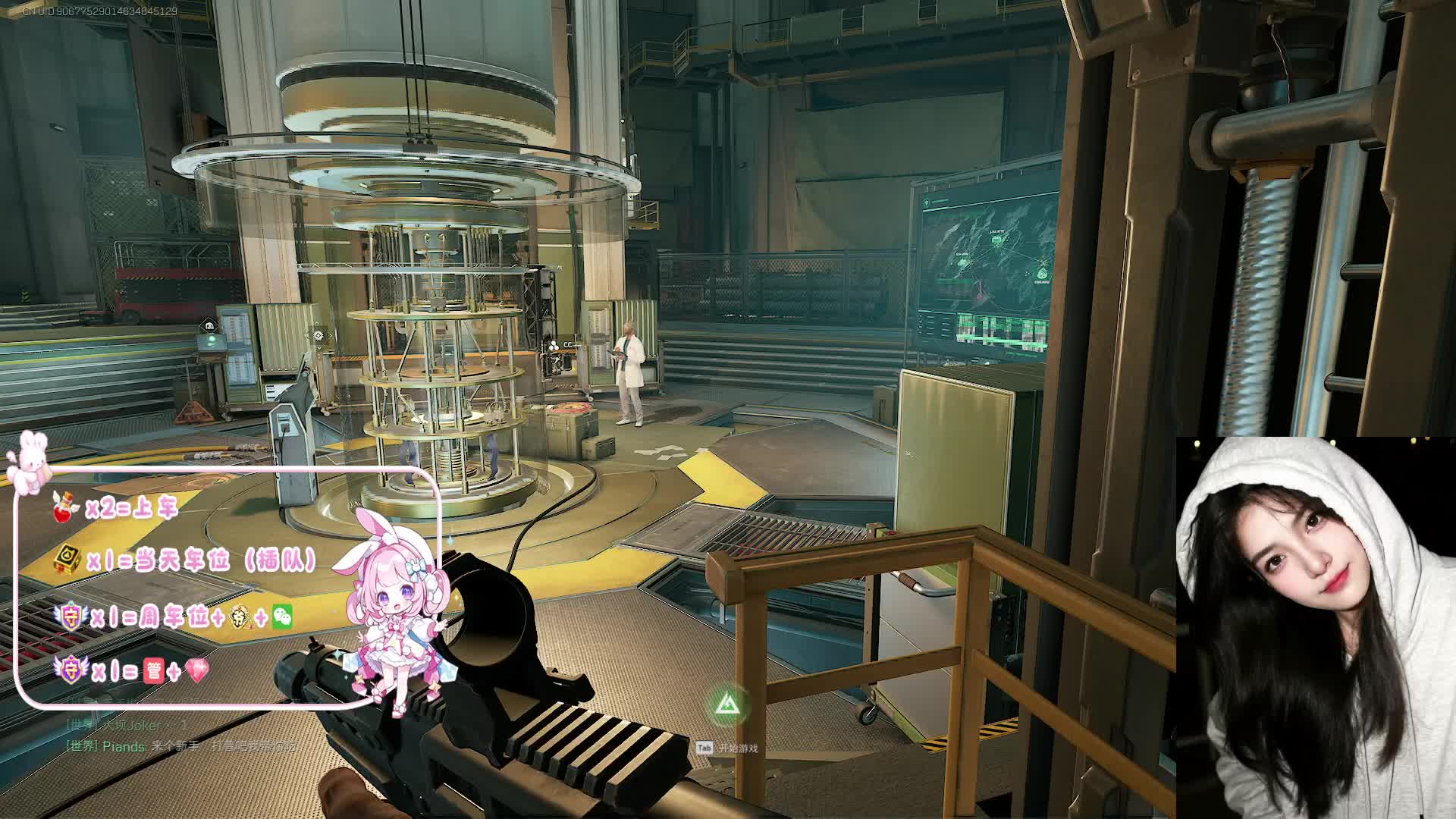Select the 大坝Joker world chat line

pyautogui.click(x=126, y=726)
